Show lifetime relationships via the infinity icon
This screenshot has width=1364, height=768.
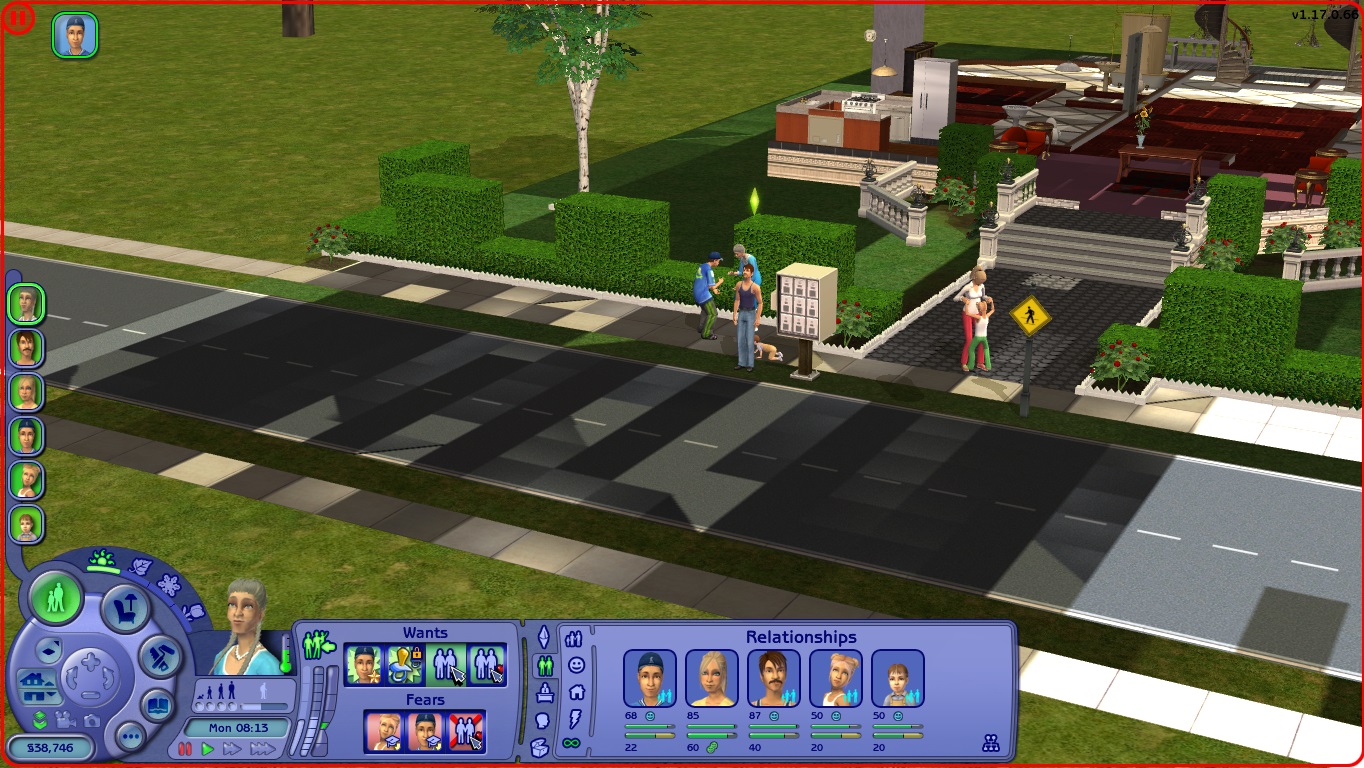pos(571,742)
